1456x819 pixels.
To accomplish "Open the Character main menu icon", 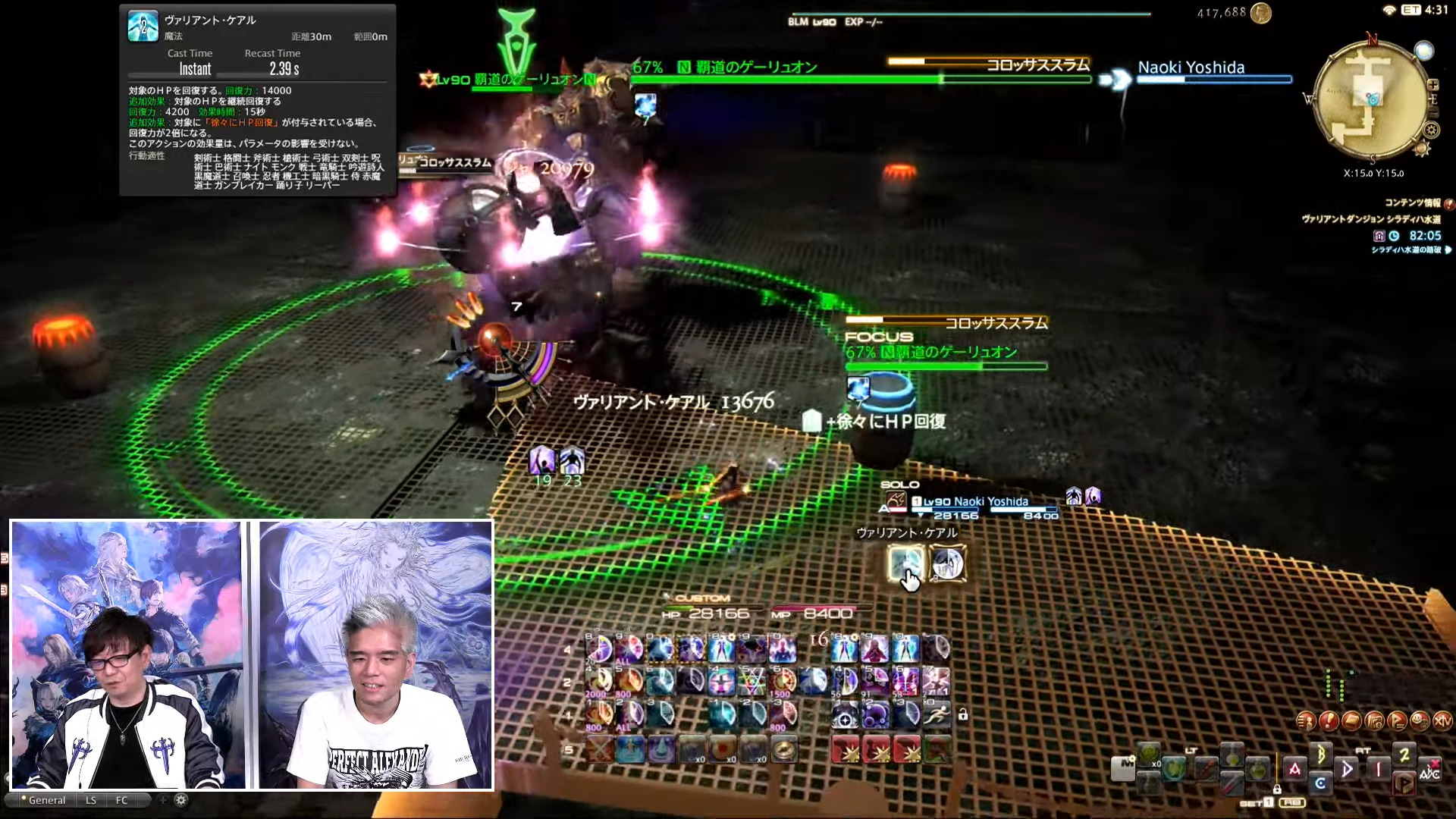I will 1306,721.
